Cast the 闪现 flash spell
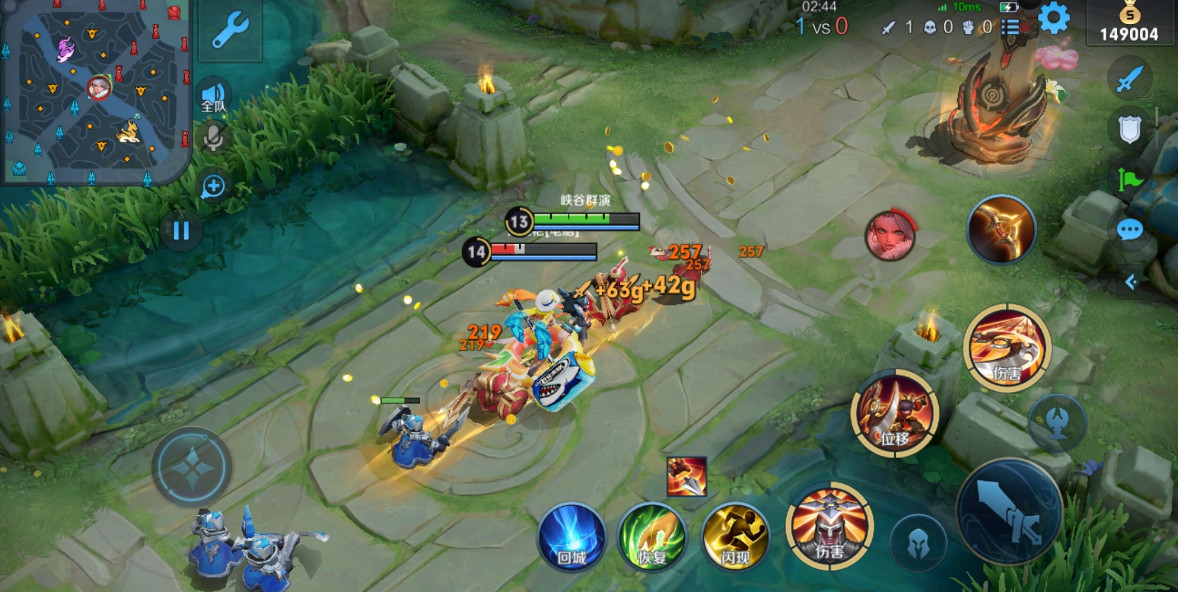This screenshot has height=592, width=1178. click(735, 536)
